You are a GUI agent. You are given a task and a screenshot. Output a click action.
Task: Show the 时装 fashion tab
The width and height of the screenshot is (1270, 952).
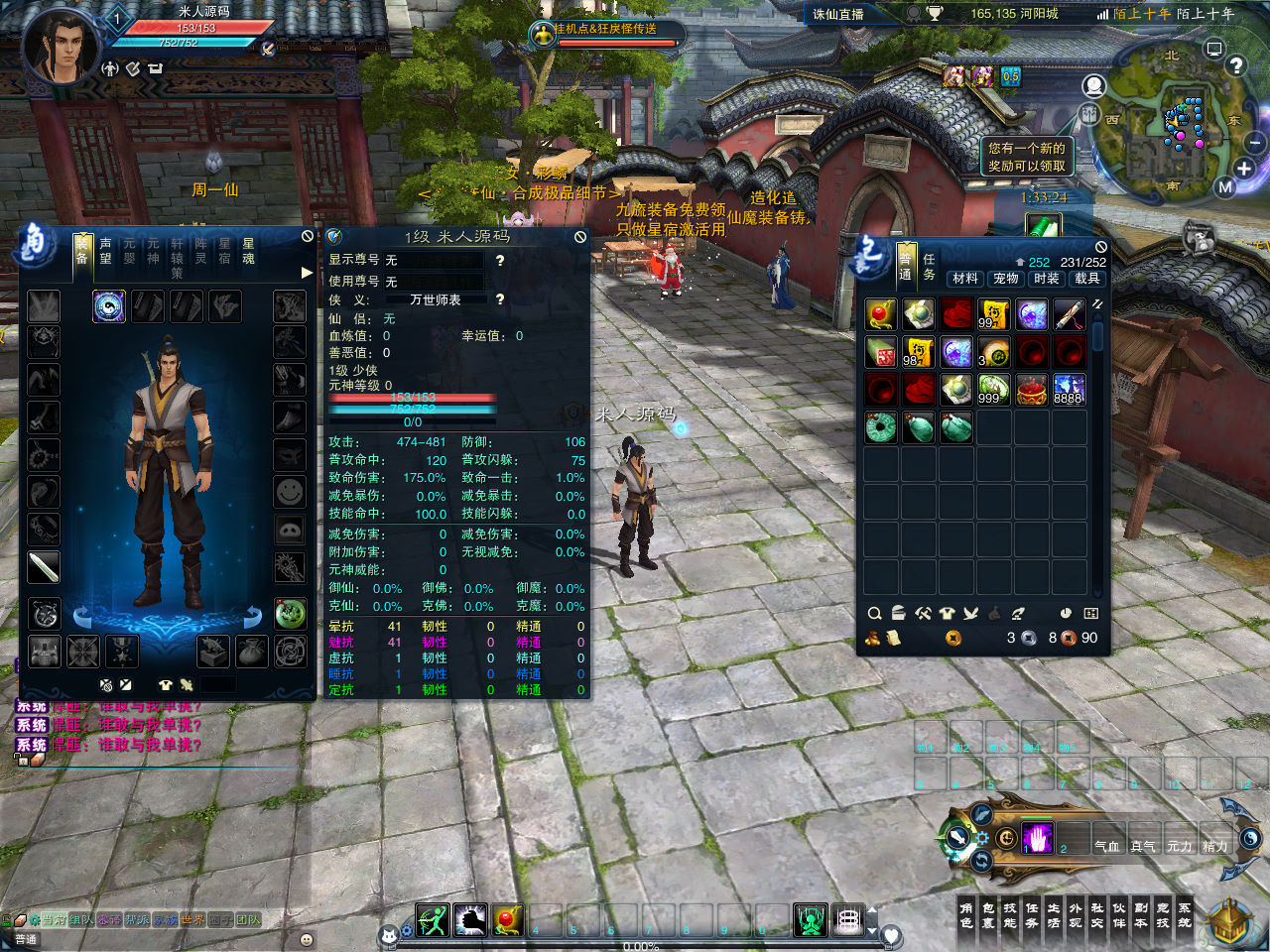[x=1047, y=279]
